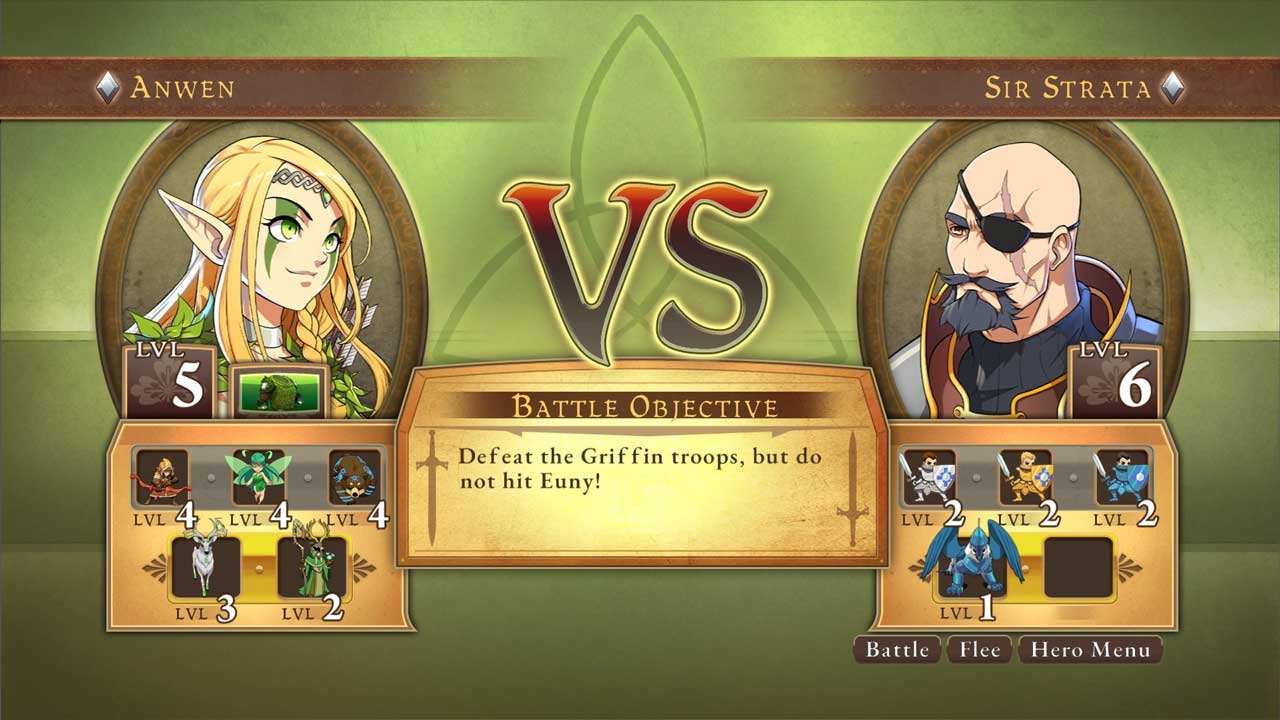Image resolution: width=1280 pixels, height=720 pixels.
Task: Pick the green-winged fairy unit slot
Action: pyautogui.click(x=258, y=477)
